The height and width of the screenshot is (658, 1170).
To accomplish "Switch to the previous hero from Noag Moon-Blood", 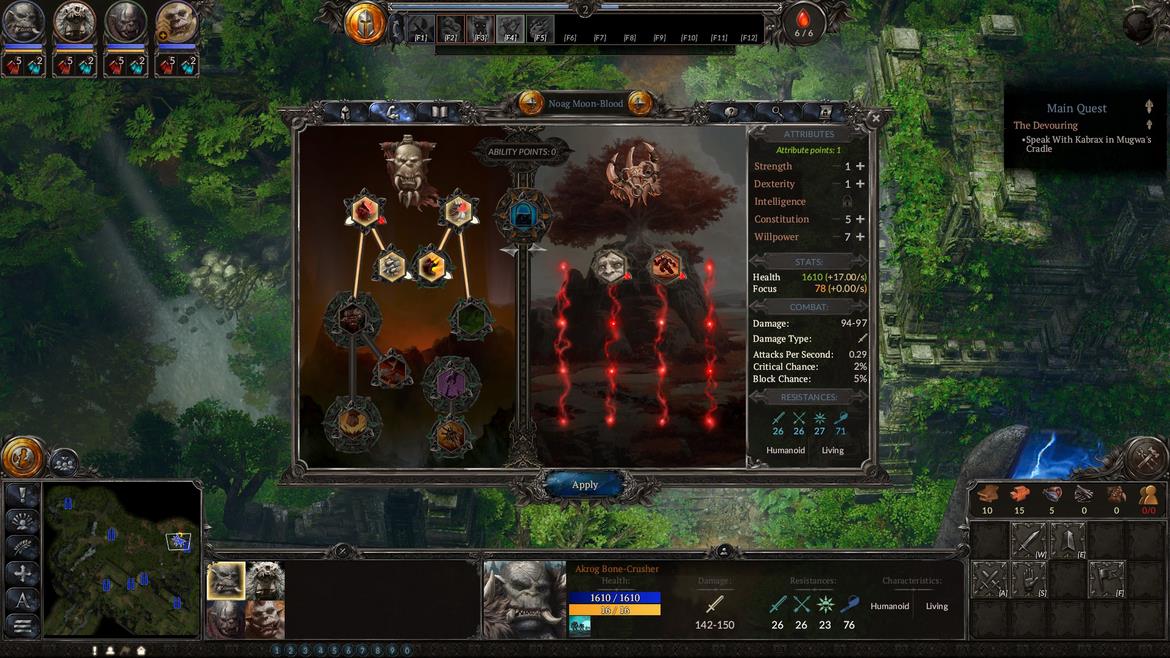I will click(531, 103).
